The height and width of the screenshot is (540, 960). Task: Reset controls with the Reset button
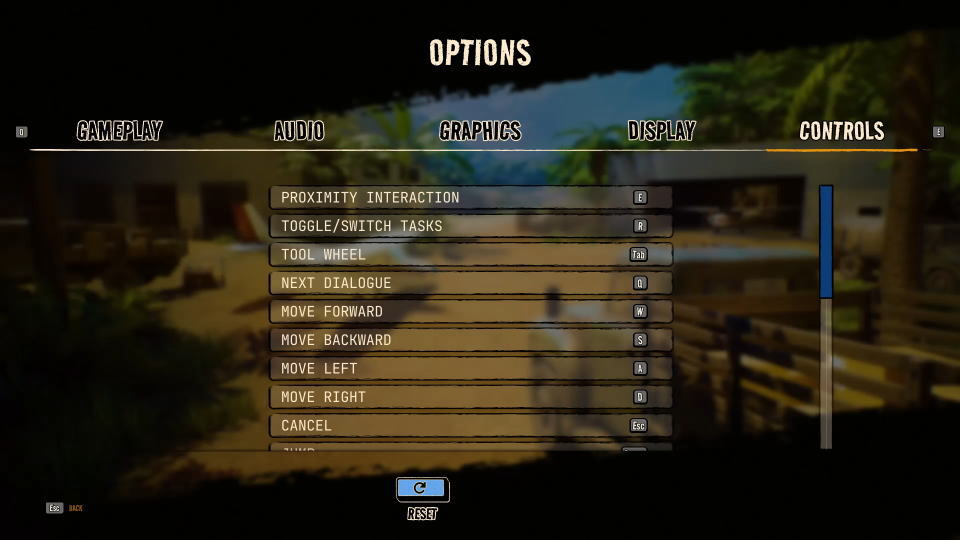click(x=422, y=489)
